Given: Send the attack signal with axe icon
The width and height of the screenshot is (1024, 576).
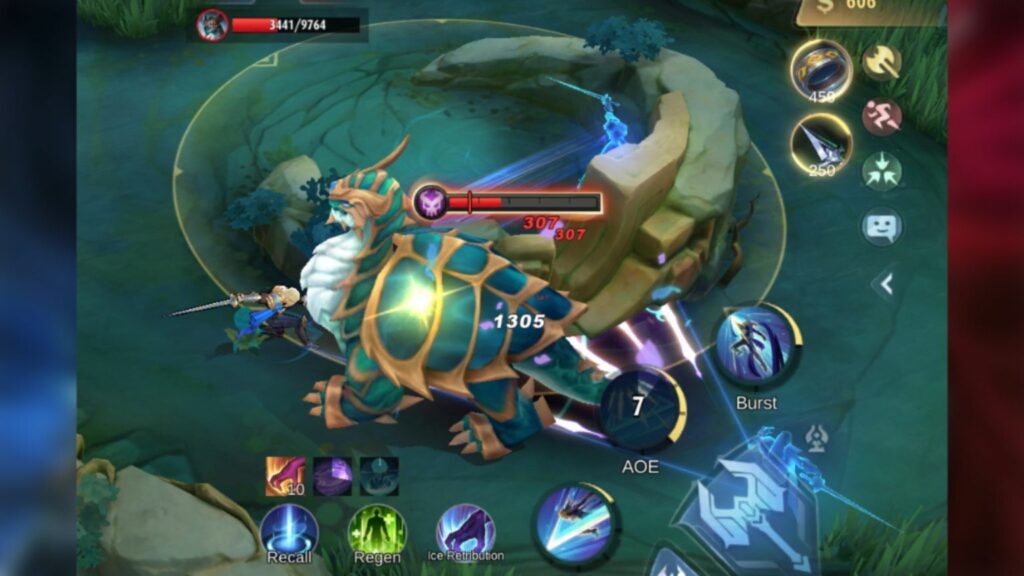Looking at the screenshot, I should coord(881,62).
